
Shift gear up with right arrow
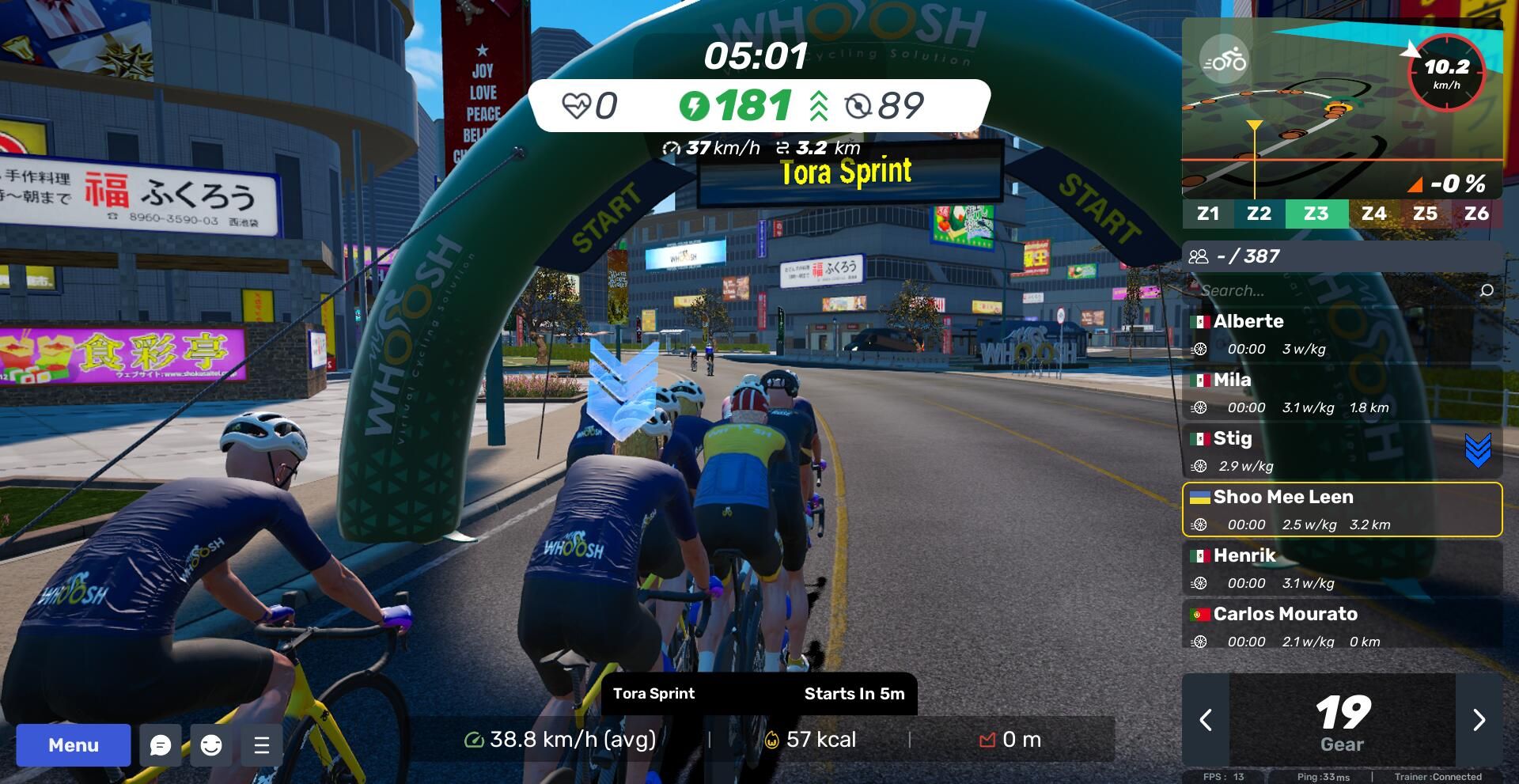1479,720
